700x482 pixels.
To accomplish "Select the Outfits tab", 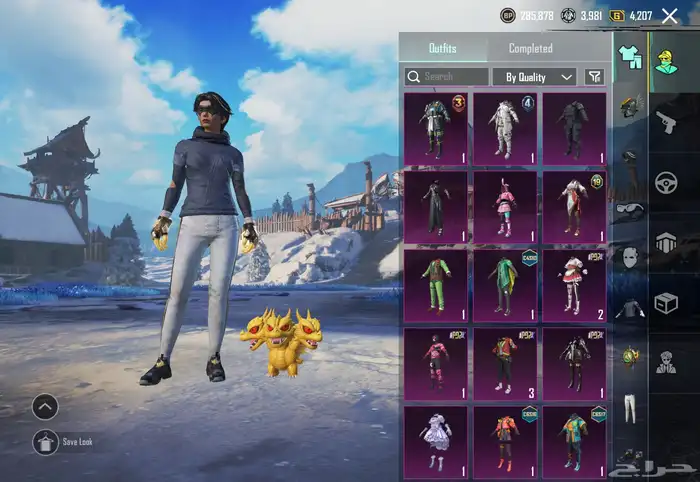I will point(443,48).
